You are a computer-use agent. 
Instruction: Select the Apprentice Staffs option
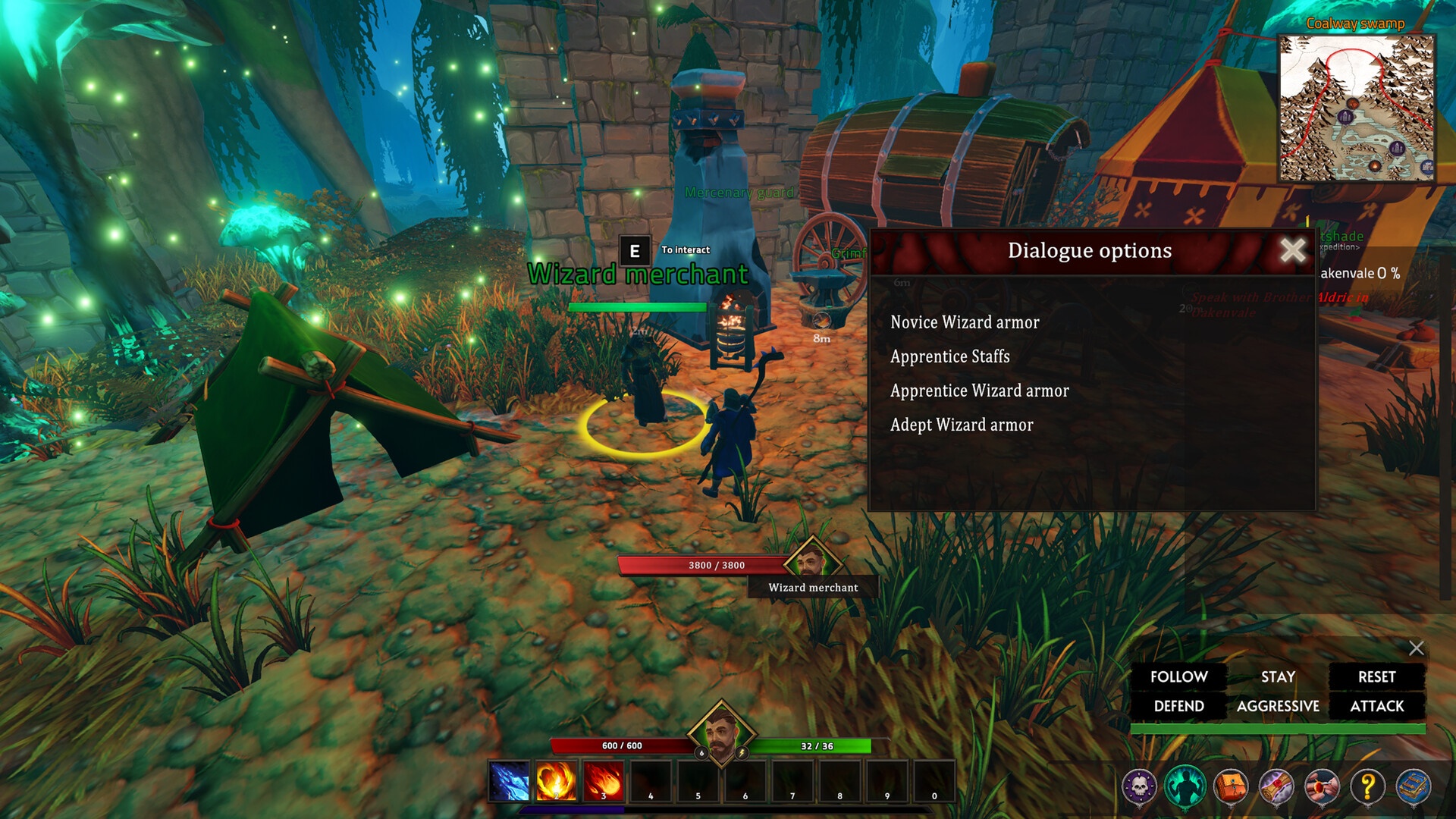pos(949,356)
